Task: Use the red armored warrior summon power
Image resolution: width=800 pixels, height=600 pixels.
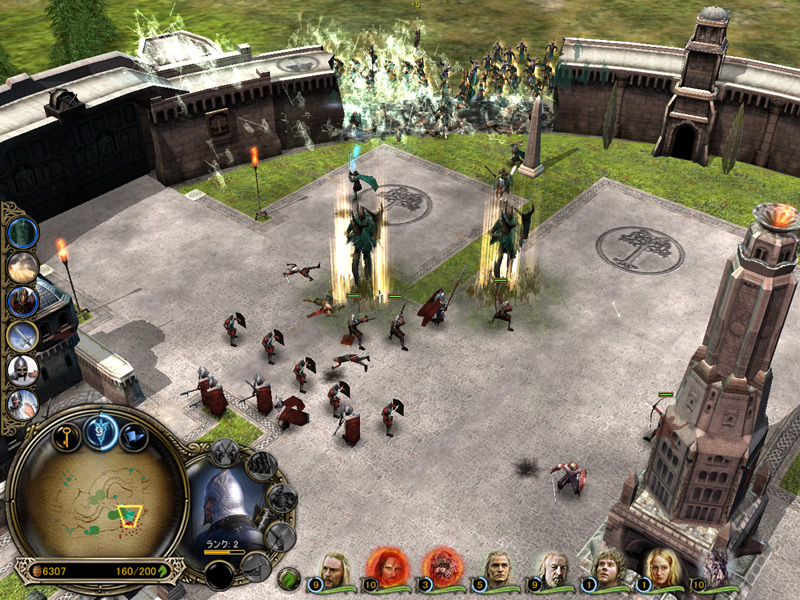Action: click(x=22, y=301)
